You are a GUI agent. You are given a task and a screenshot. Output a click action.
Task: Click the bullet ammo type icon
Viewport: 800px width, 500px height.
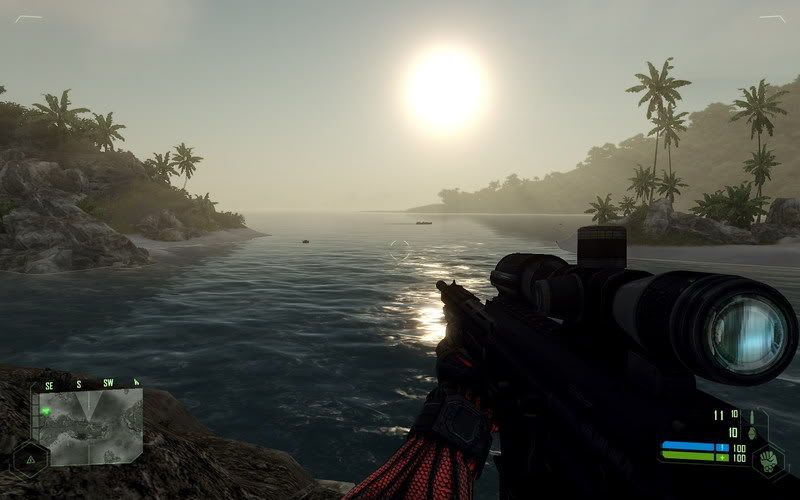[751, 416]
